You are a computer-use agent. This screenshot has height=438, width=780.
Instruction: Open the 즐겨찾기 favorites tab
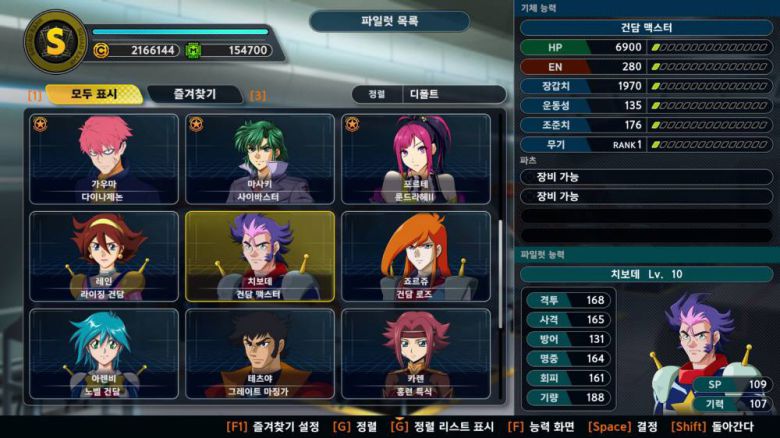[x=196, y=94]
